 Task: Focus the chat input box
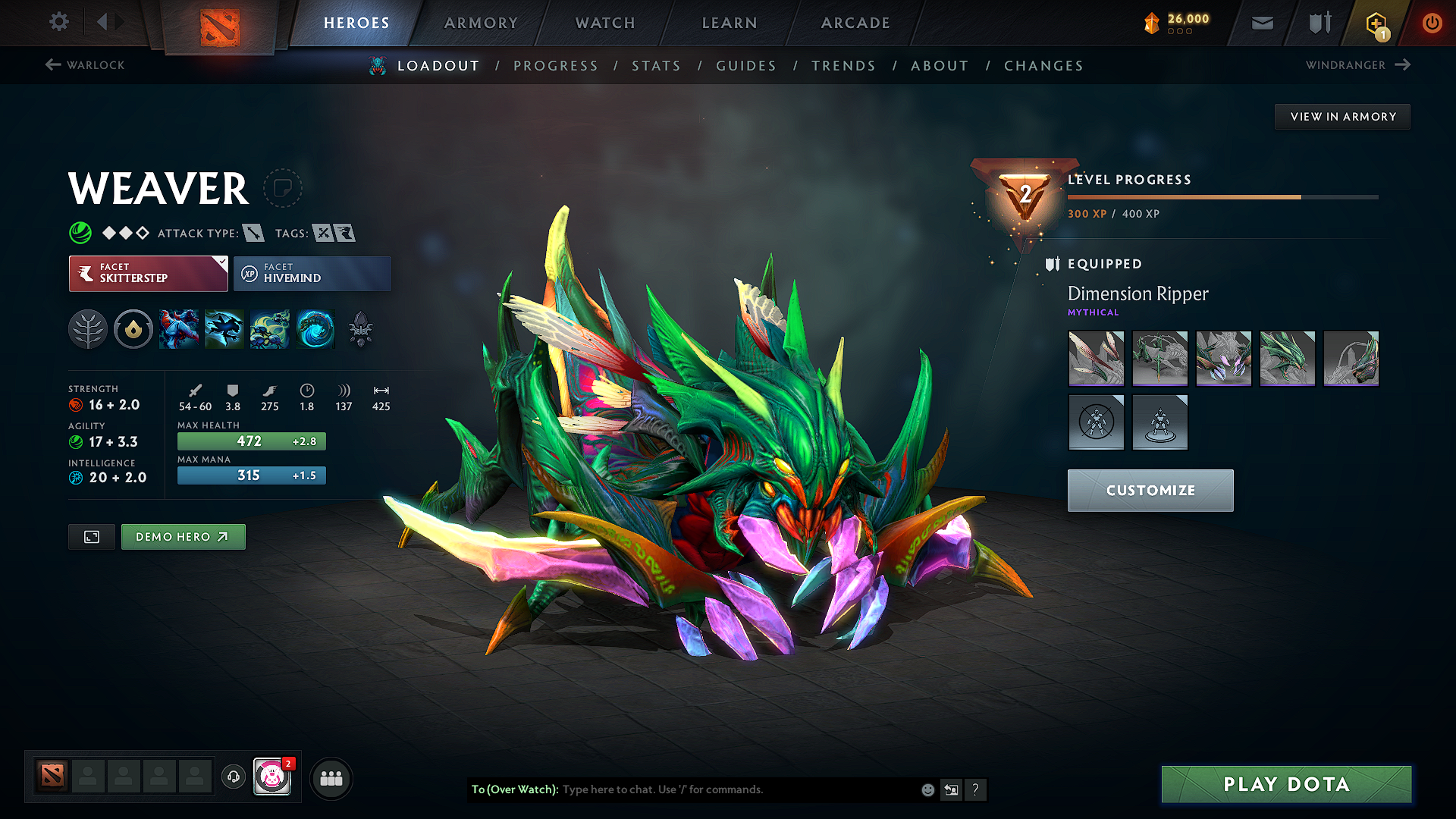(736, 789)
